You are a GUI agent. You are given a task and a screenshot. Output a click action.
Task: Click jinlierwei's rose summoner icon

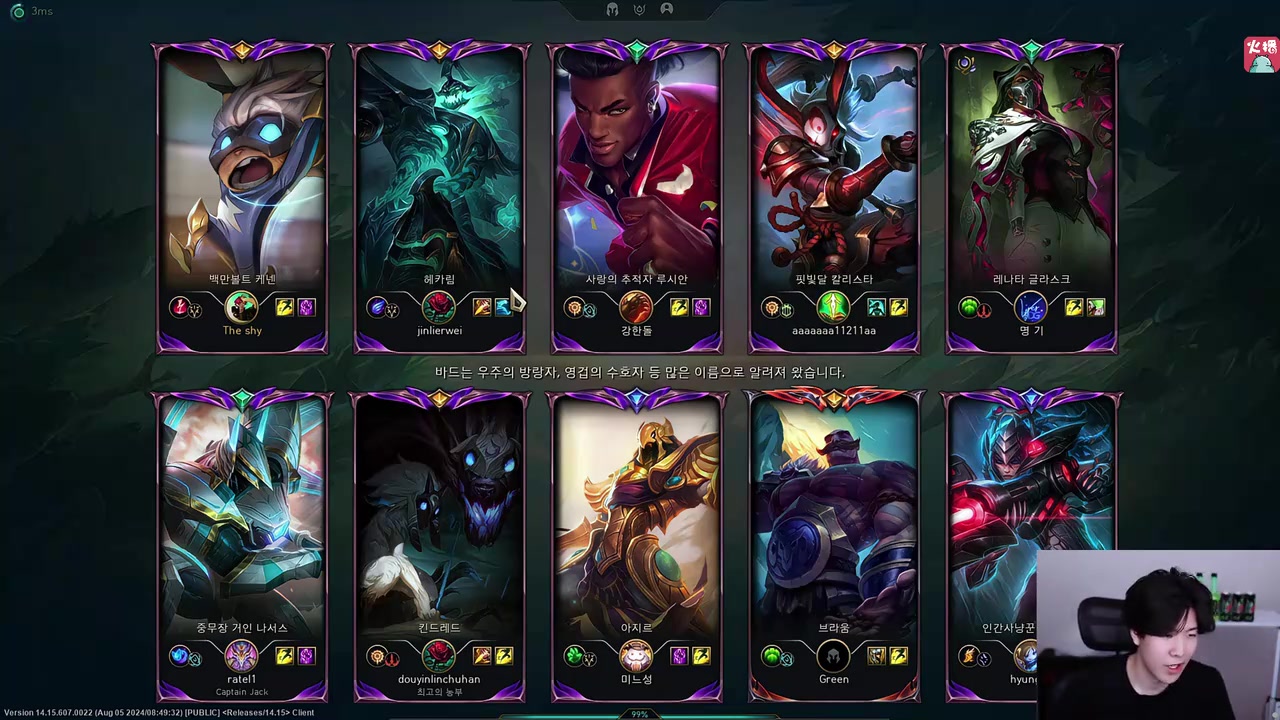(439, 307)
